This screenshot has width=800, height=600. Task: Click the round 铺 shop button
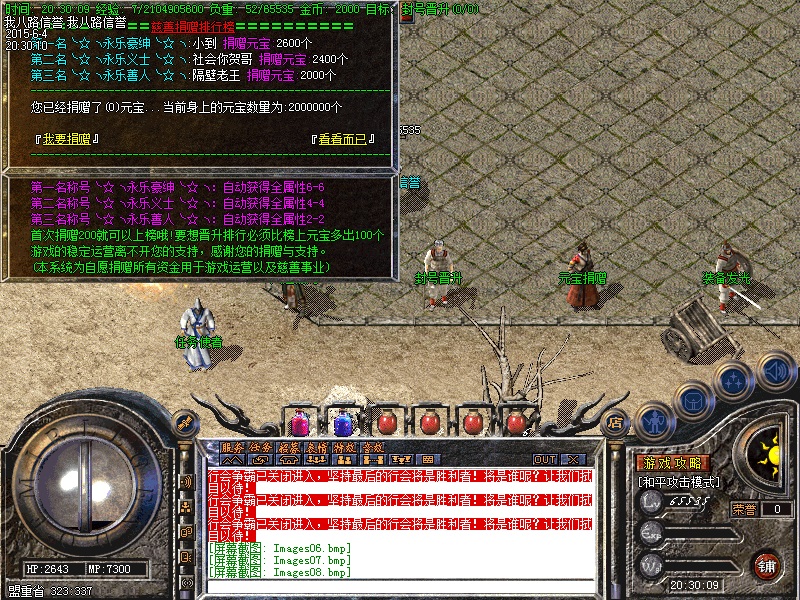coord(767,566)
